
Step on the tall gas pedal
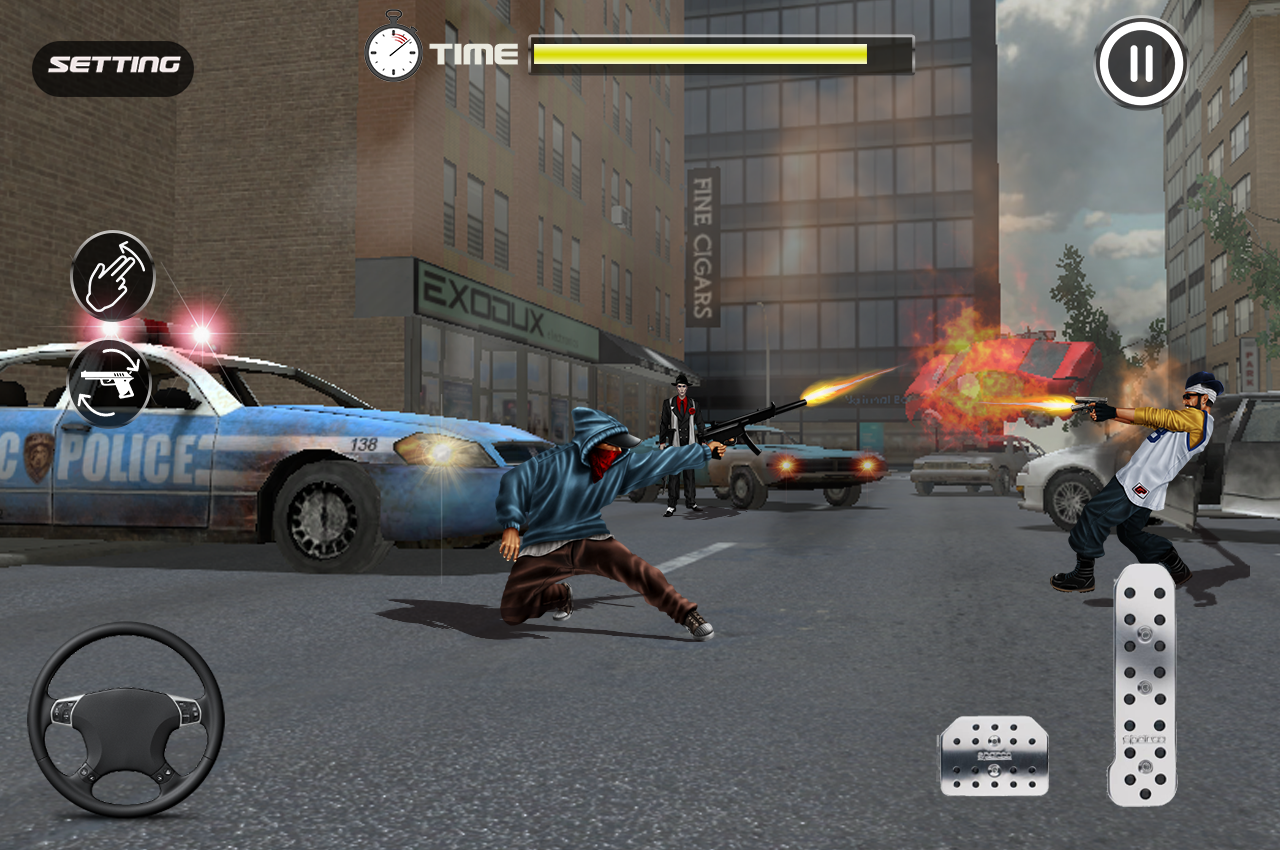click(1142, 685)
